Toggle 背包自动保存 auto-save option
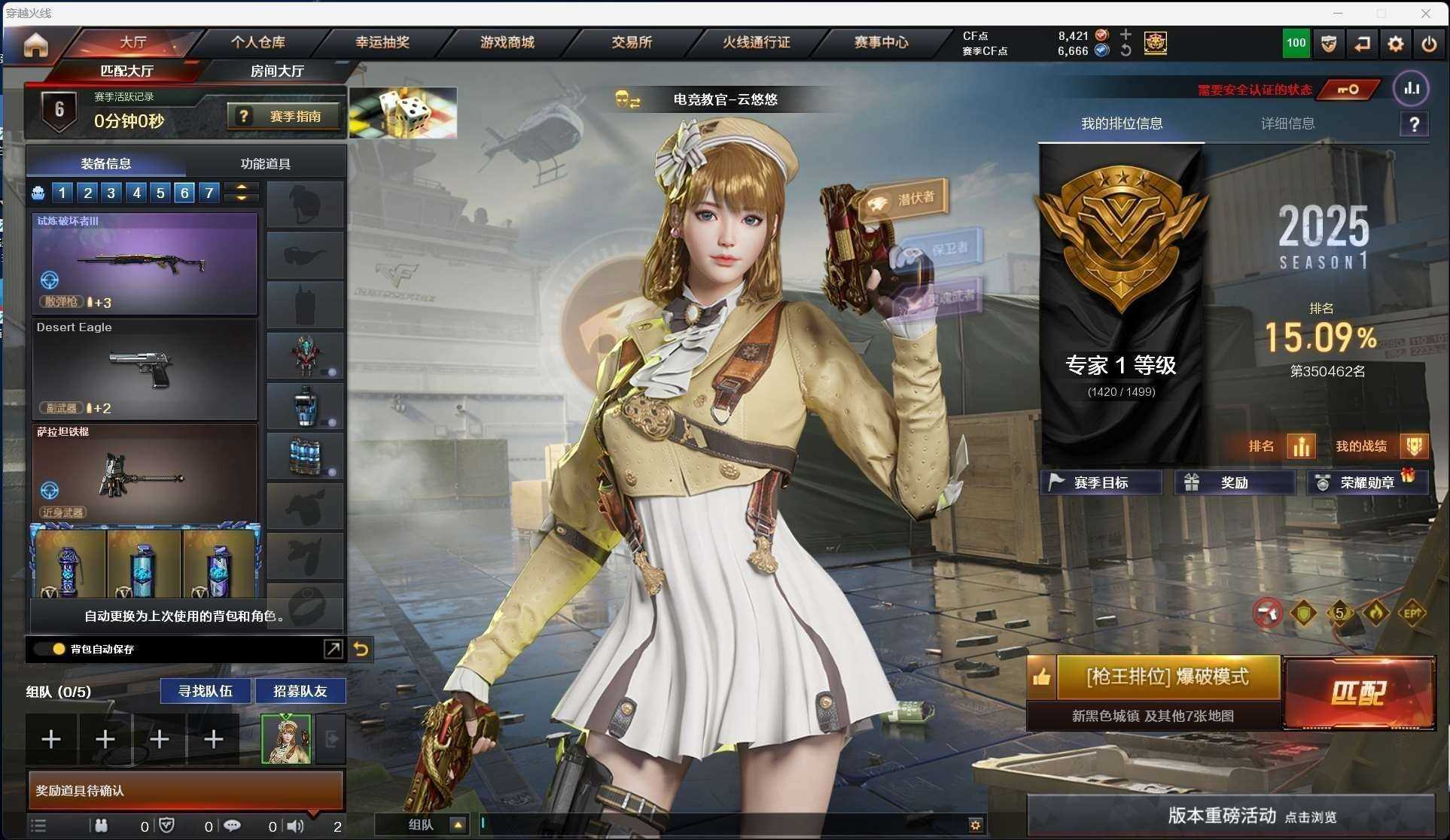1450x840 pixels. pyautogui.click(x=59, y=649)
